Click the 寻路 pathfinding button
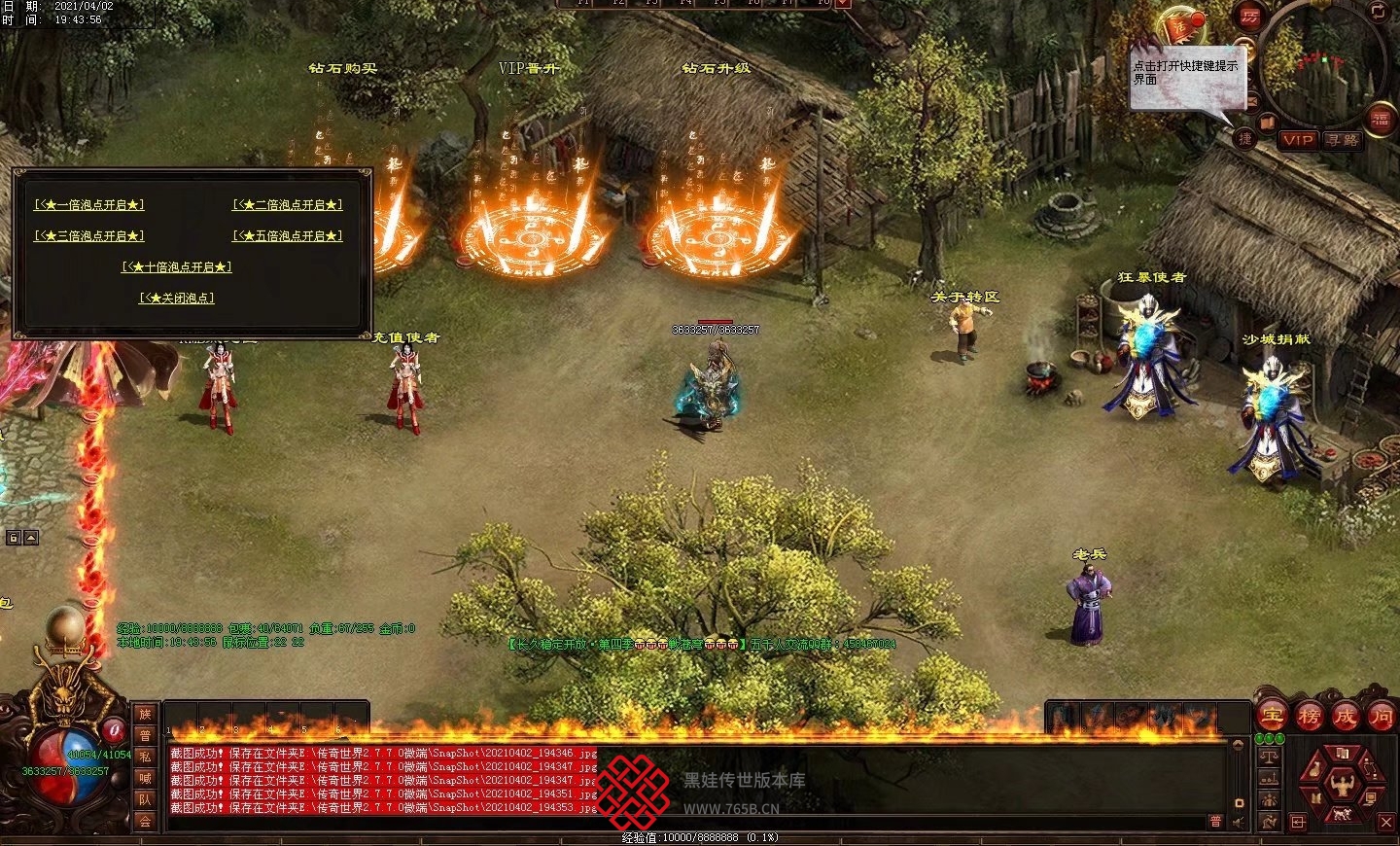This screenshot has width=1400, height=846. coord(1343,140)
